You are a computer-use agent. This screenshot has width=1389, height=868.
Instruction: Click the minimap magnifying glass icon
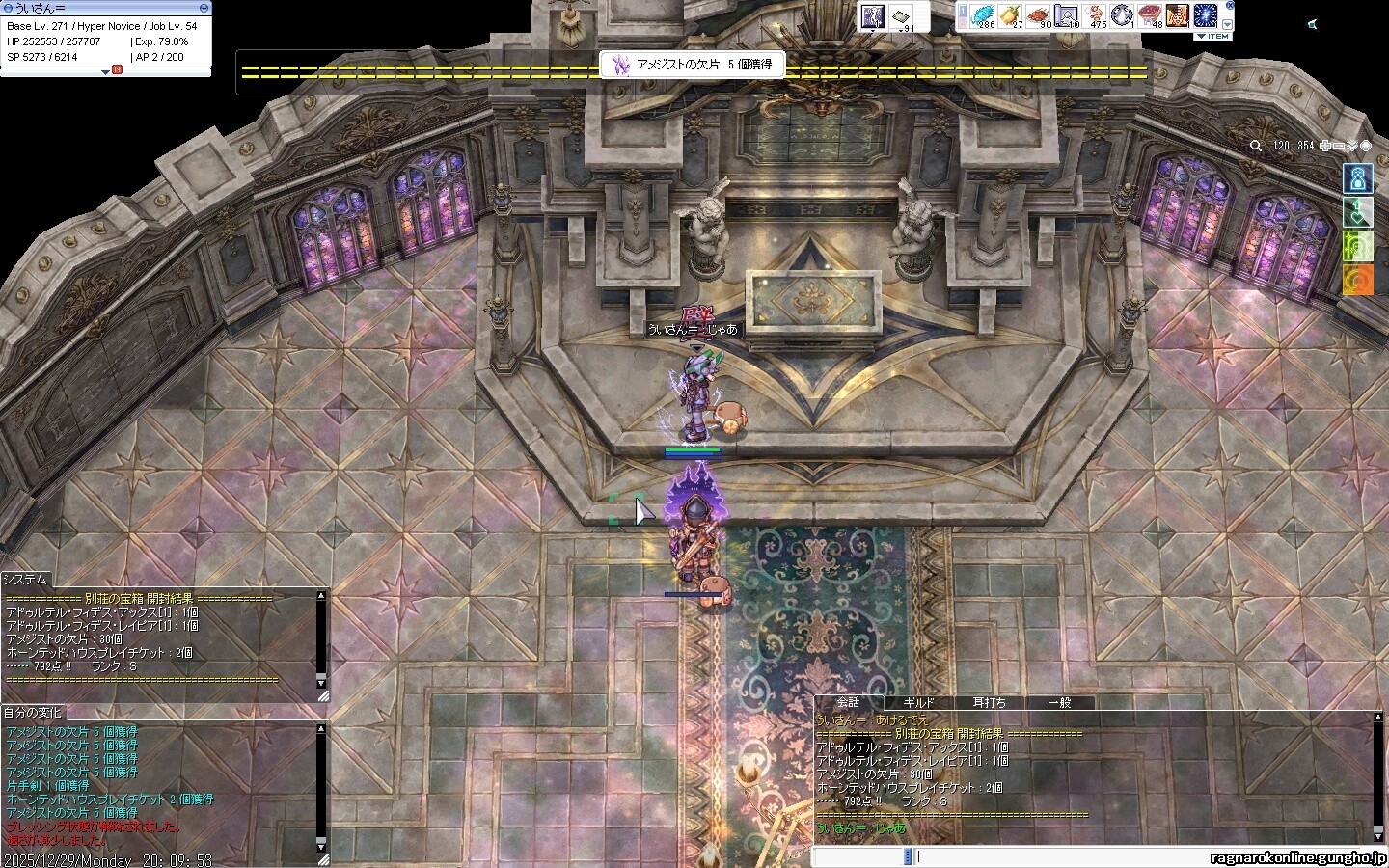coord(1256,146)
